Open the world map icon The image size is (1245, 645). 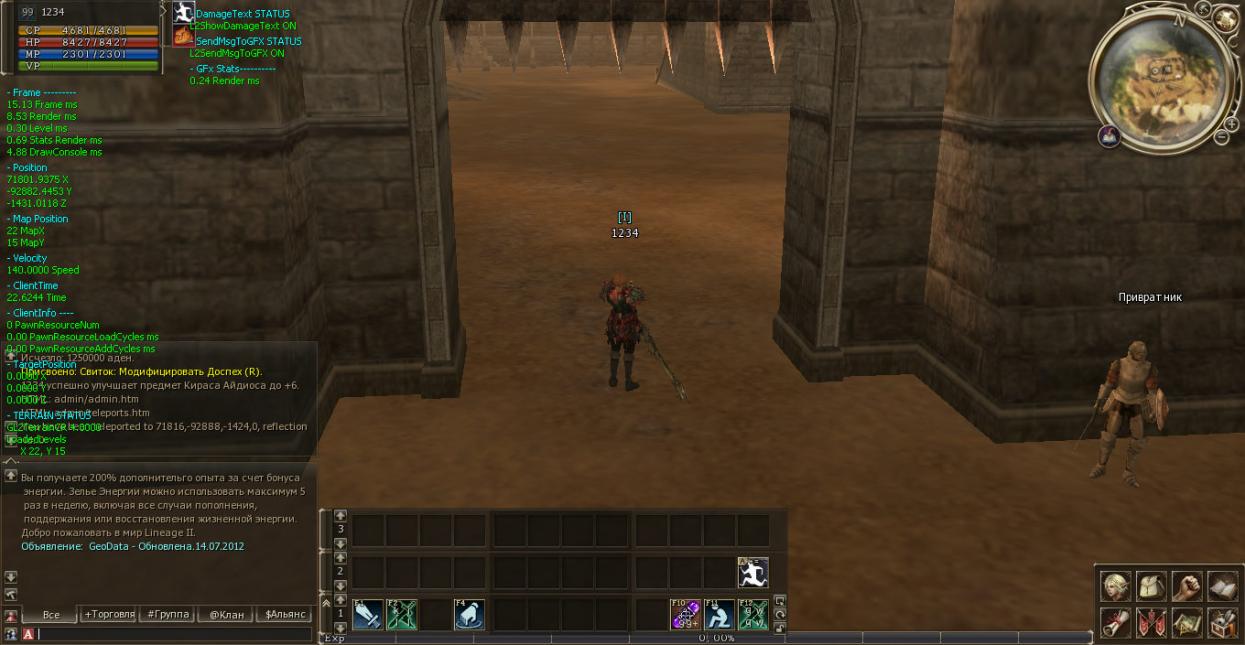tap(1187, 622)
